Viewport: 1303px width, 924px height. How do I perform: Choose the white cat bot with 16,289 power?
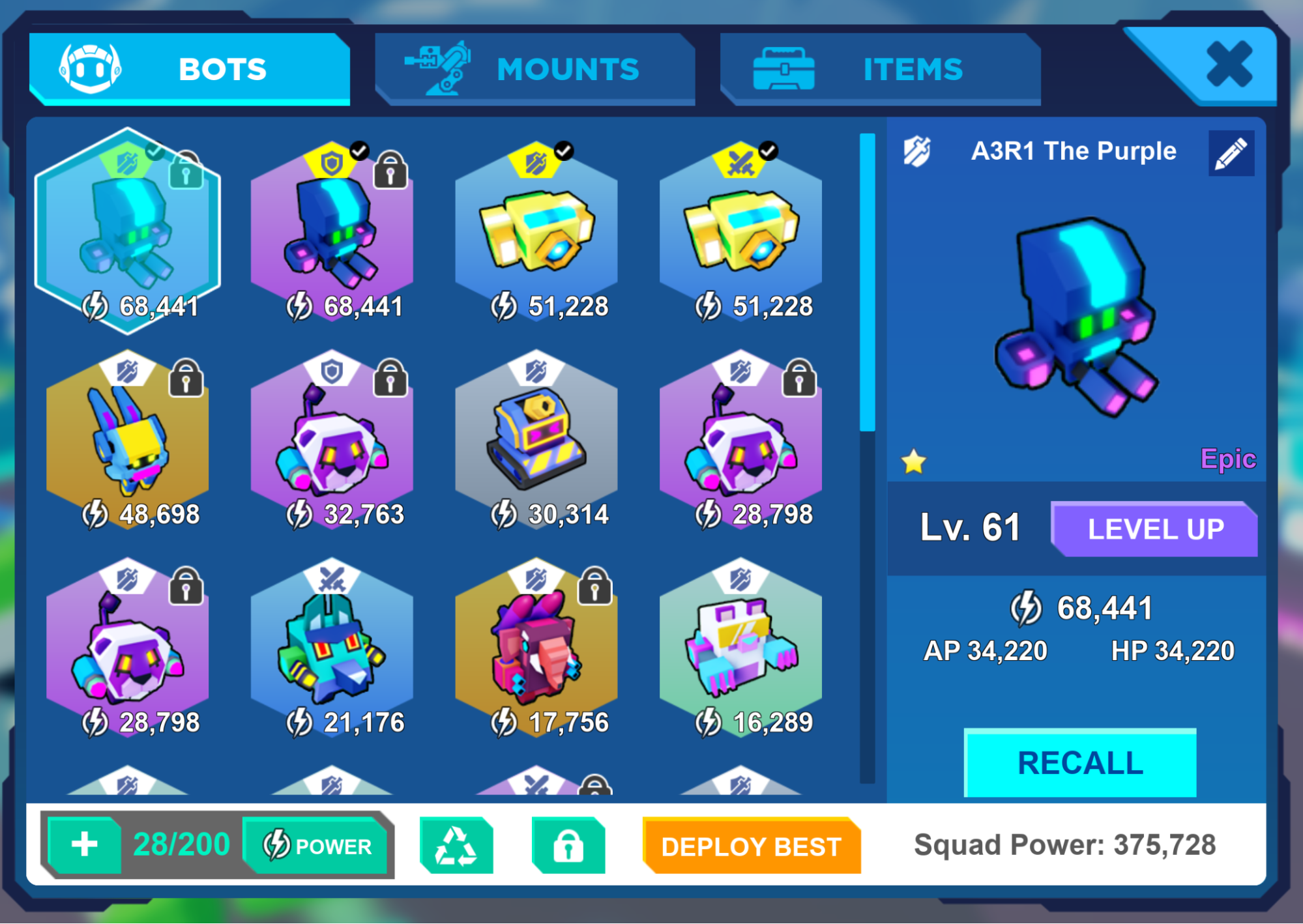click(740, 652)
